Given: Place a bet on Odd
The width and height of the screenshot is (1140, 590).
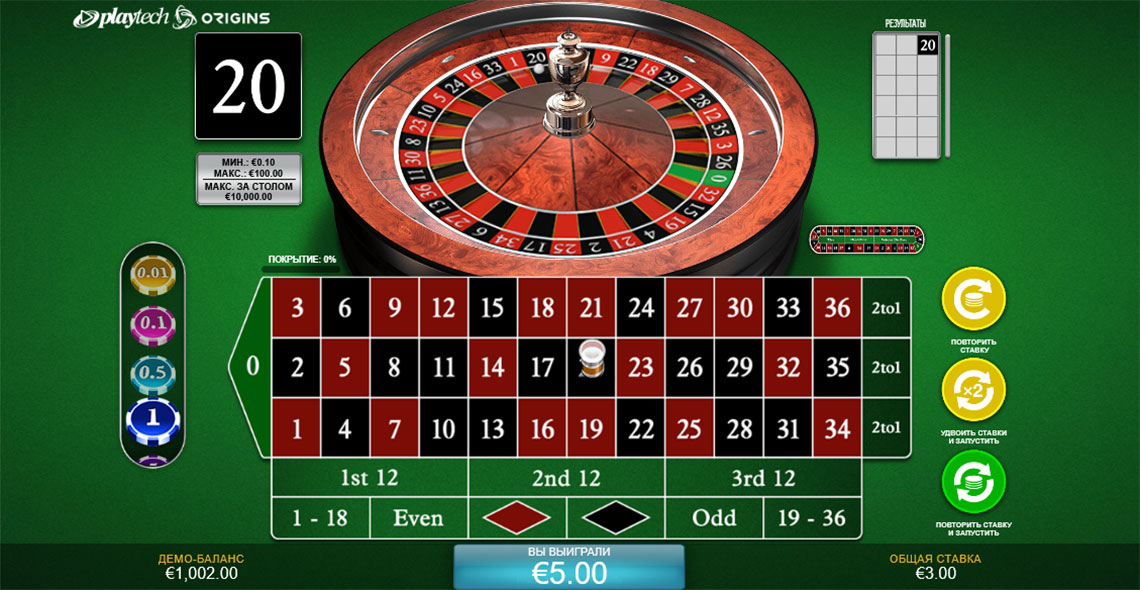Looking at the screenshot, I should (x=714, y=518).
